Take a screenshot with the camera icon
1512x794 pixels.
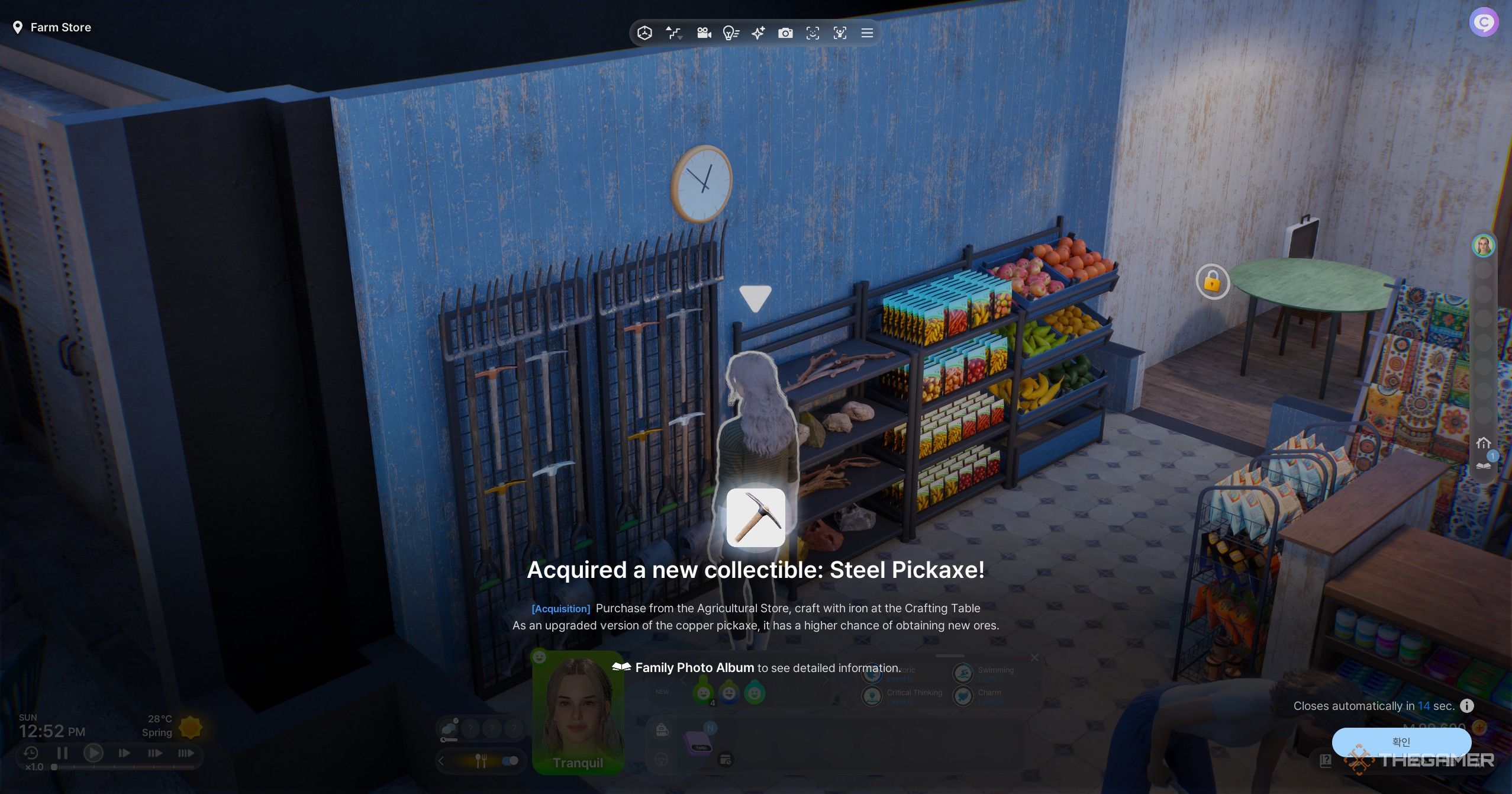coord(786,33)
